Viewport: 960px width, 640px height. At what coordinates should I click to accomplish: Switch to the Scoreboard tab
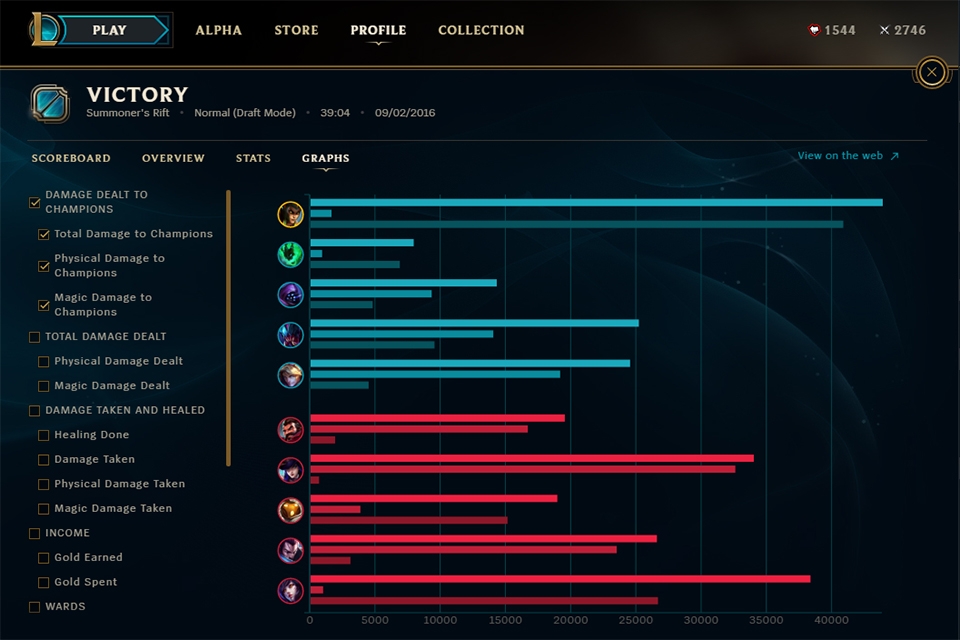[x=71, y=158]
